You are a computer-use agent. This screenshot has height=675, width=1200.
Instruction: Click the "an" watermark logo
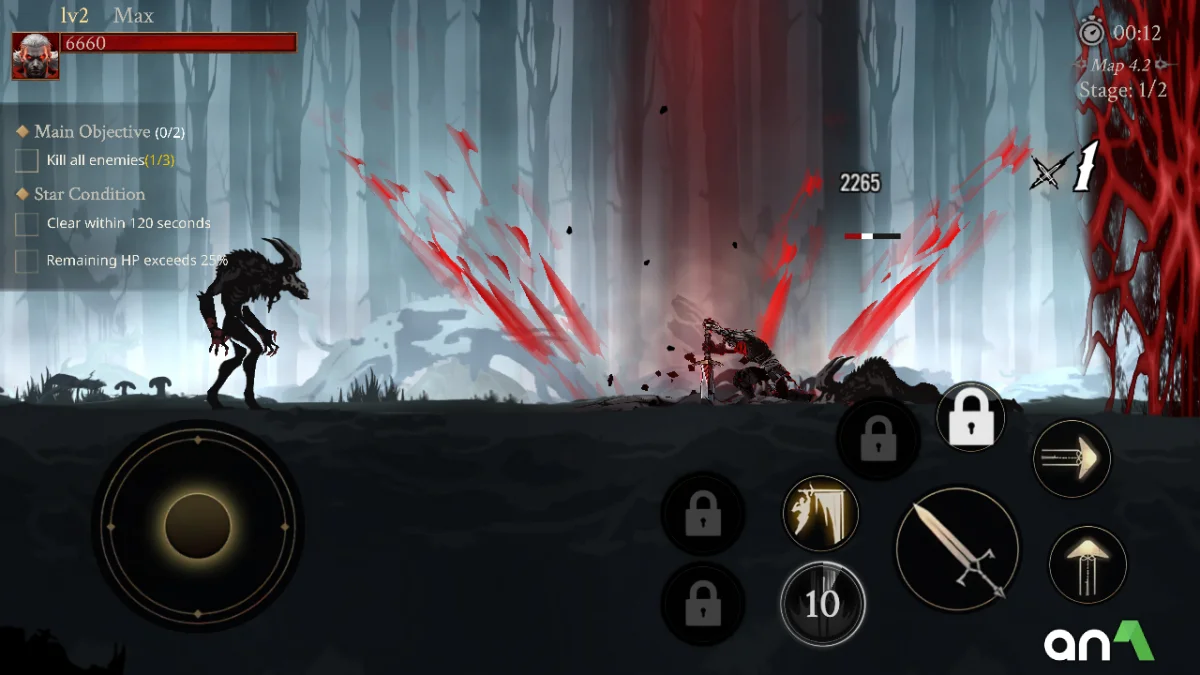(x=1098, y=642)
